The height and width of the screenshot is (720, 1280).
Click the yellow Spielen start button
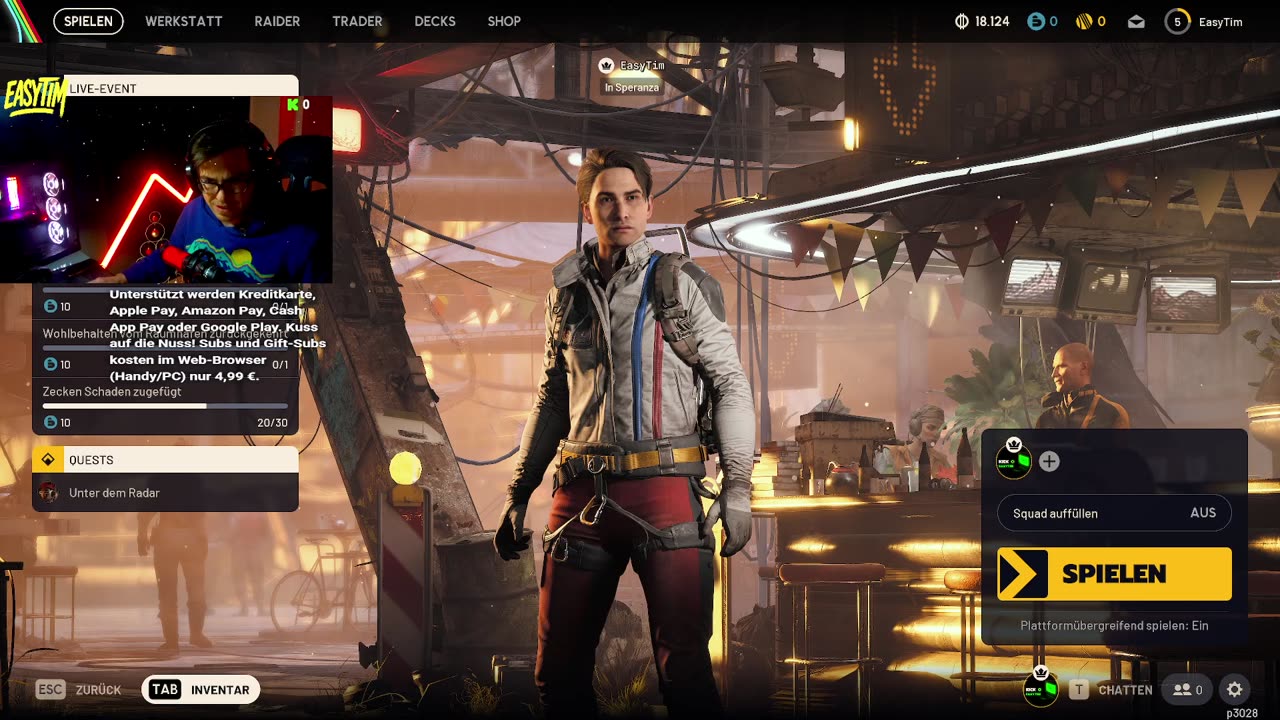(x=1114, y=574)
